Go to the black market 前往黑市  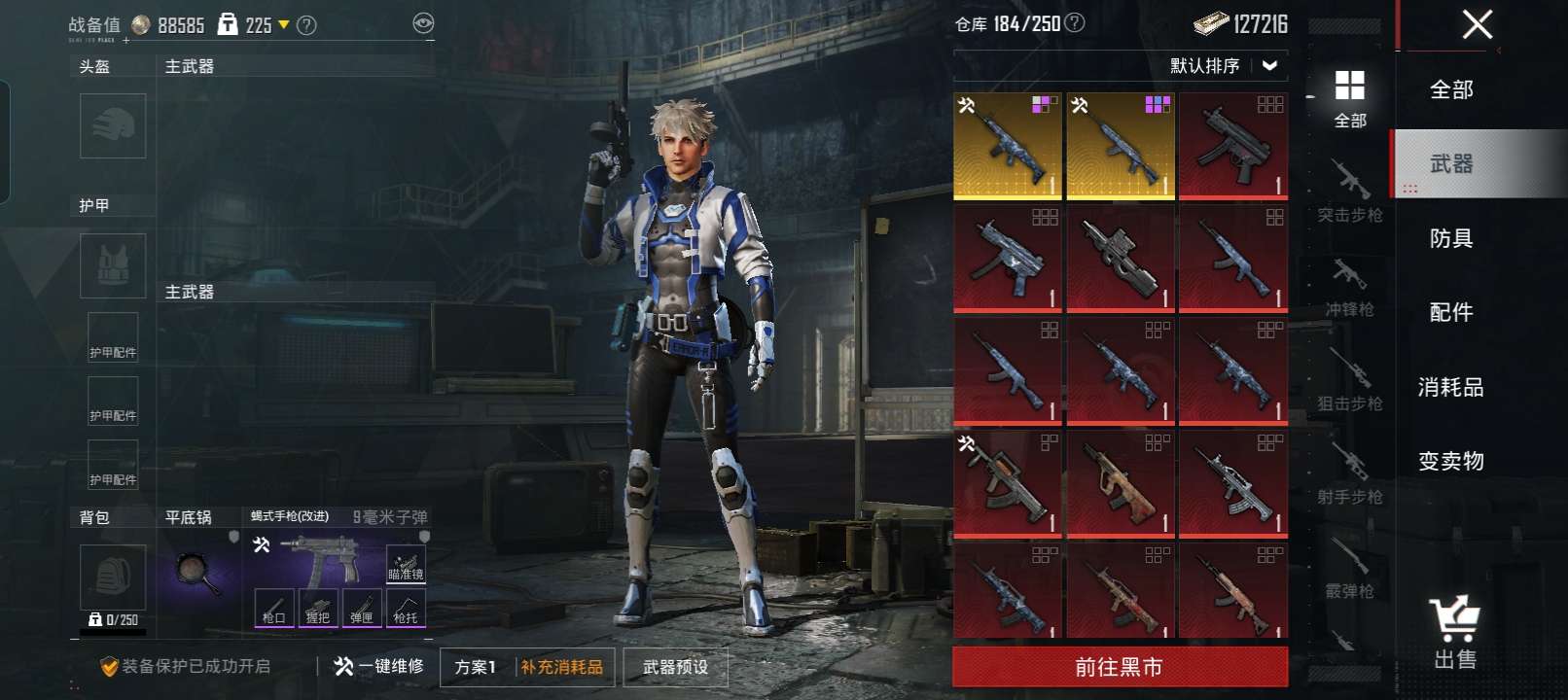[1120, 667]
